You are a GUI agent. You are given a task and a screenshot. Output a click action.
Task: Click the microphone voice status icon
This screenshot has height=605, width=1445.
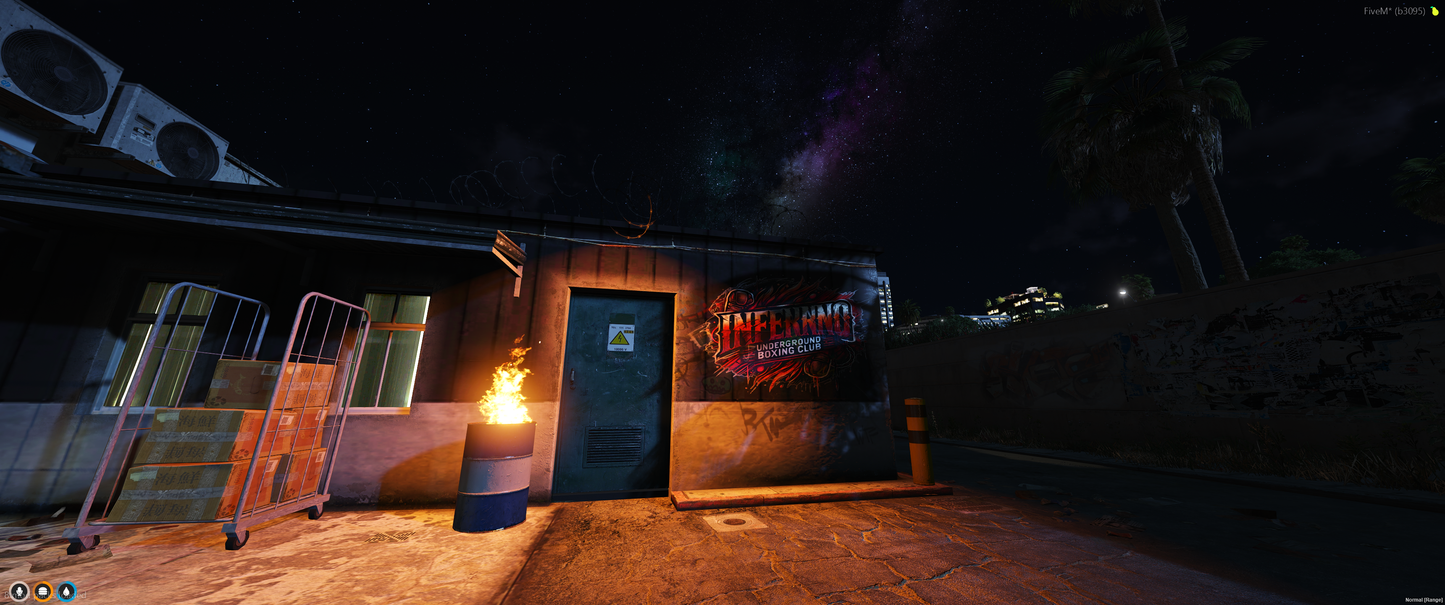(19, 592)
